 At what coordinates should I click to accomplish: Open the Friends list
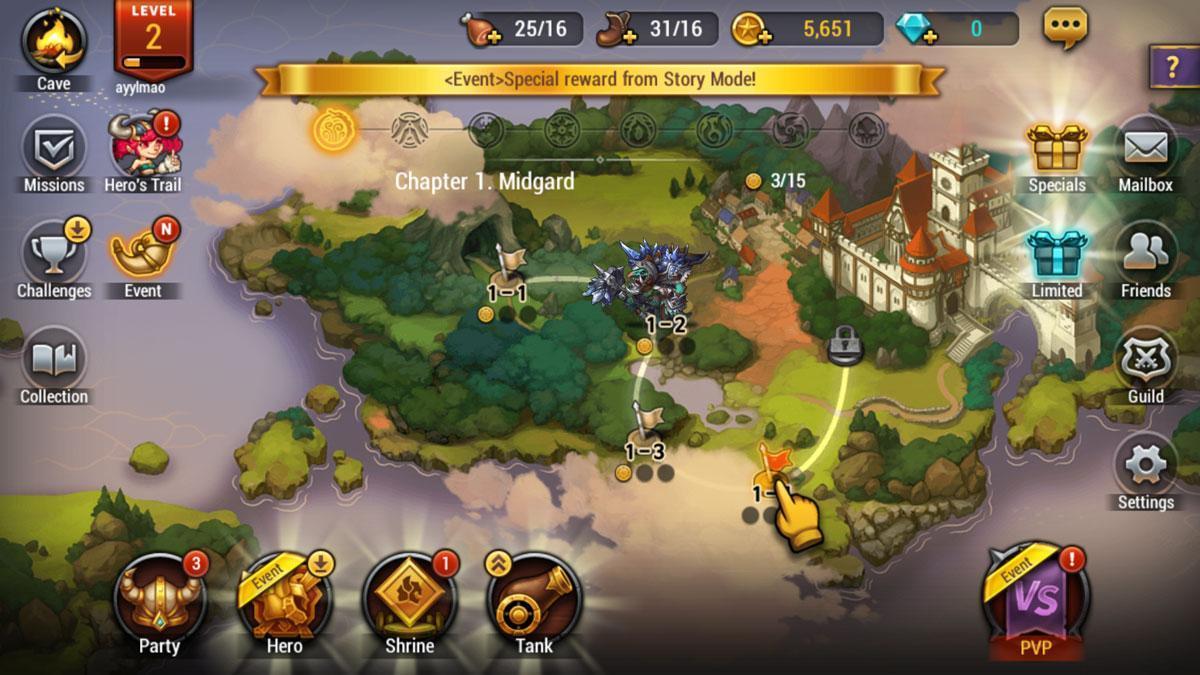point(1146,256)
